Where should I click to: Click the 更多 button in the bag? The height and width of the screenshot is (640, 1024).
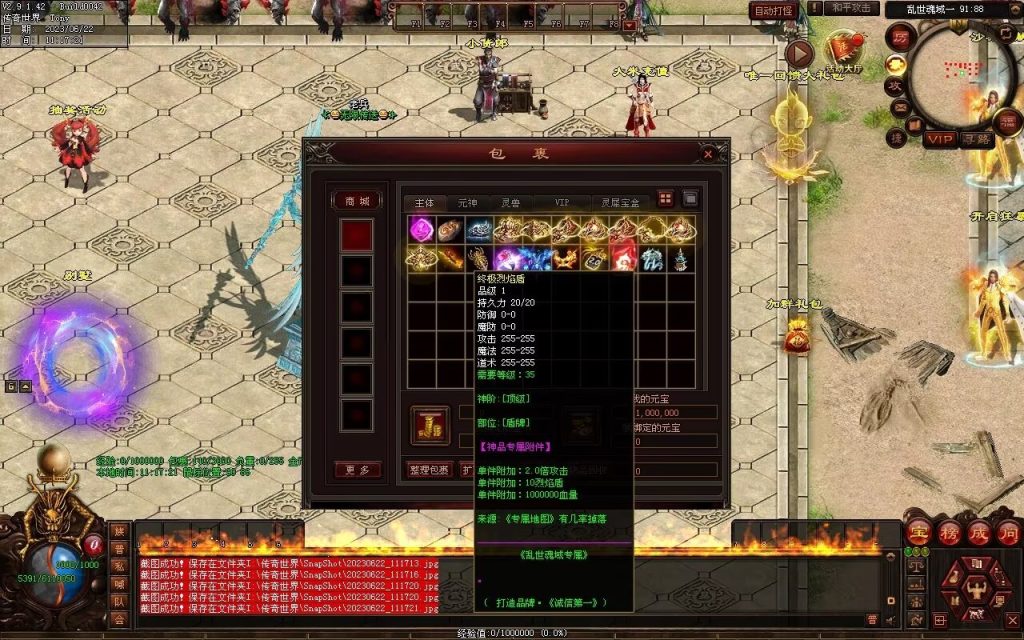[356, 469]
